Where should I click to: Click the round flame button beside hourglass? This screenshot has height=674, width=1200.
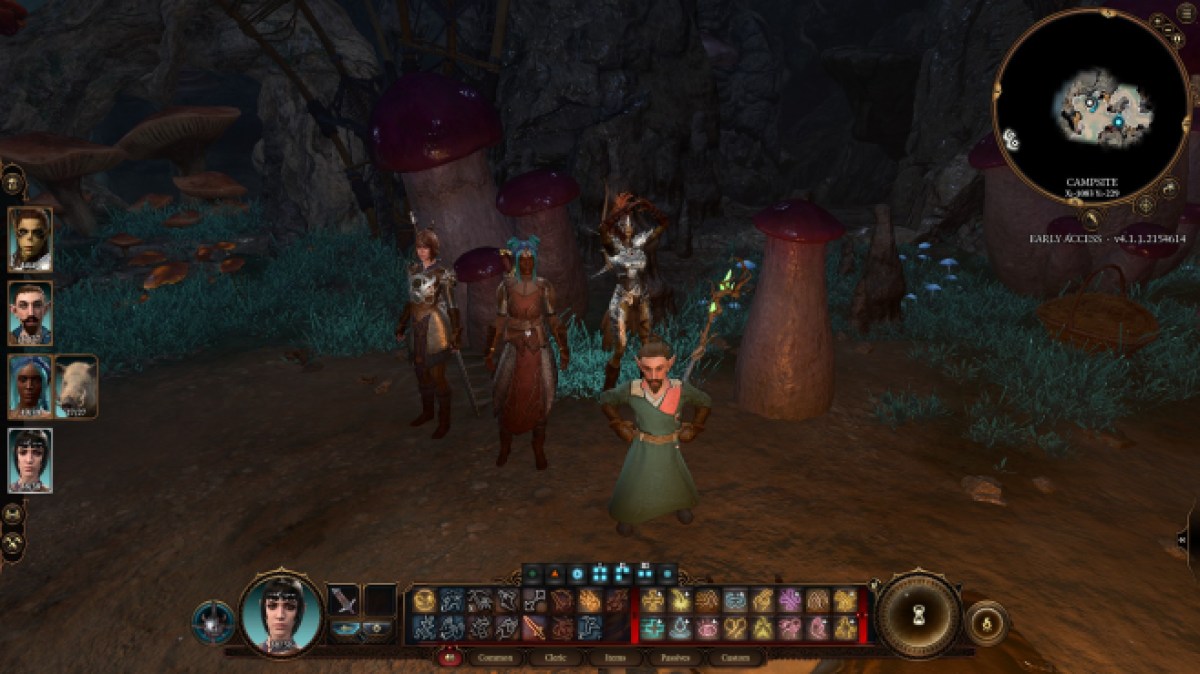[985, 622]
